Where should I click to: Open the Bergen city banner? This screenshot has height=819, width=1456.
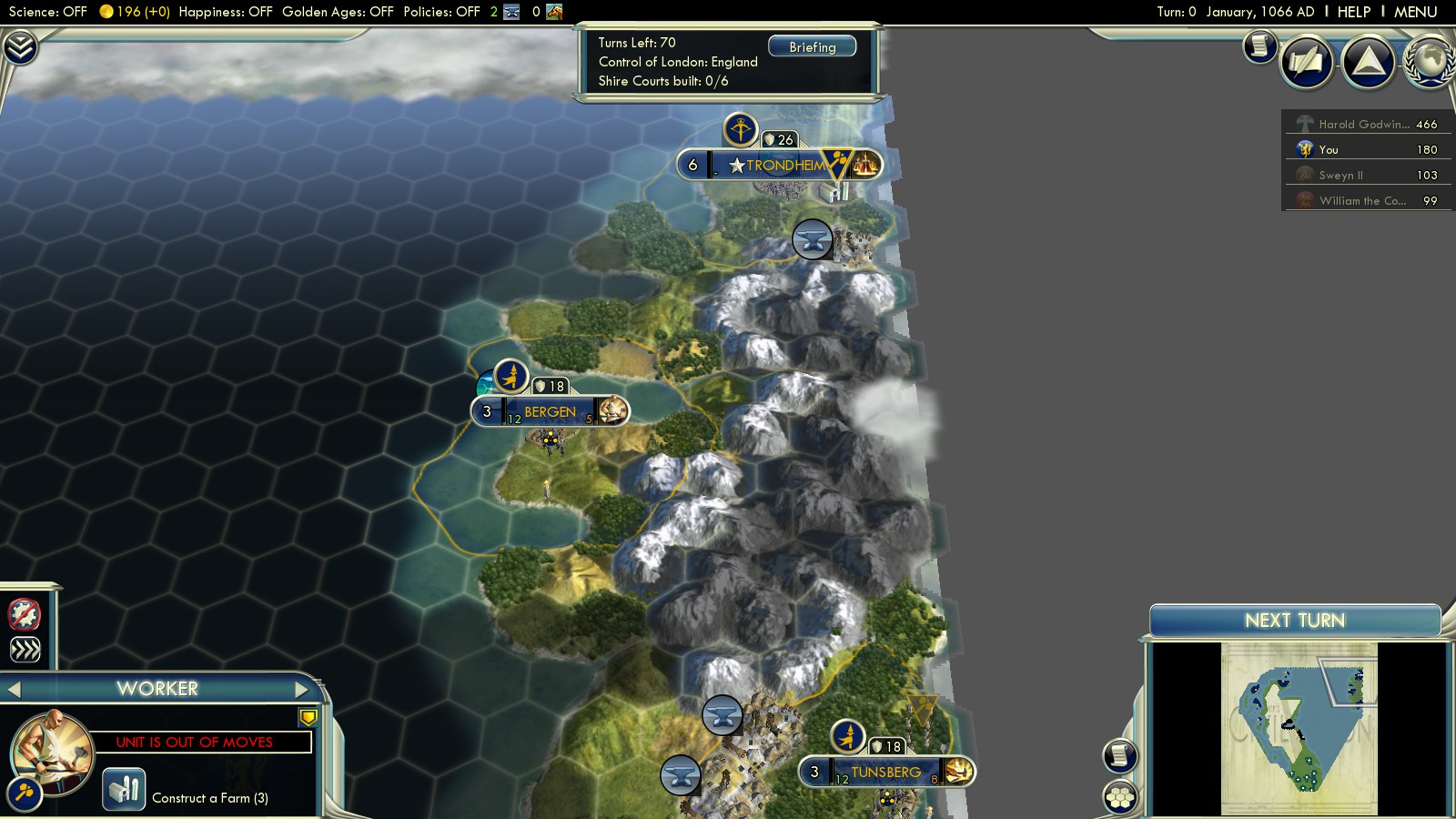click(x=549, y=412)
